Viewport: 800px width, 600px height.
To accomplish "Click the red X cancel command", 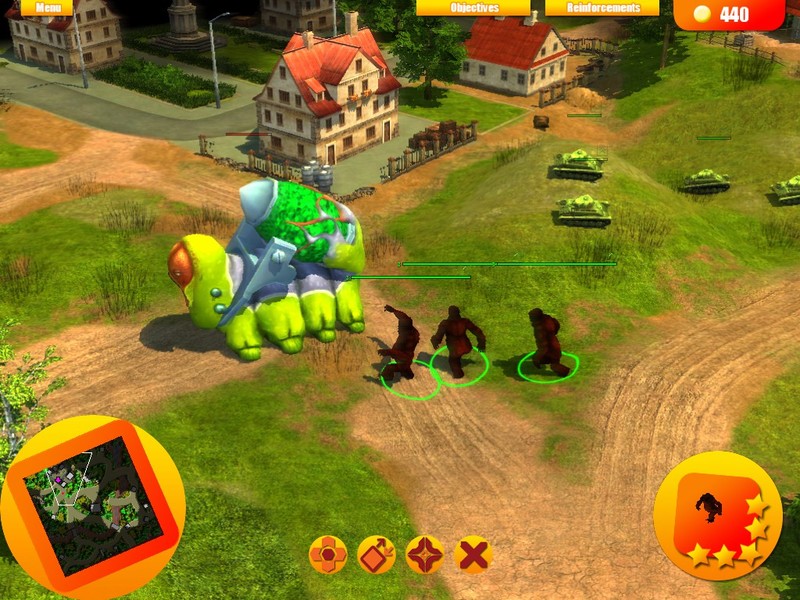I will click(473, 554).
